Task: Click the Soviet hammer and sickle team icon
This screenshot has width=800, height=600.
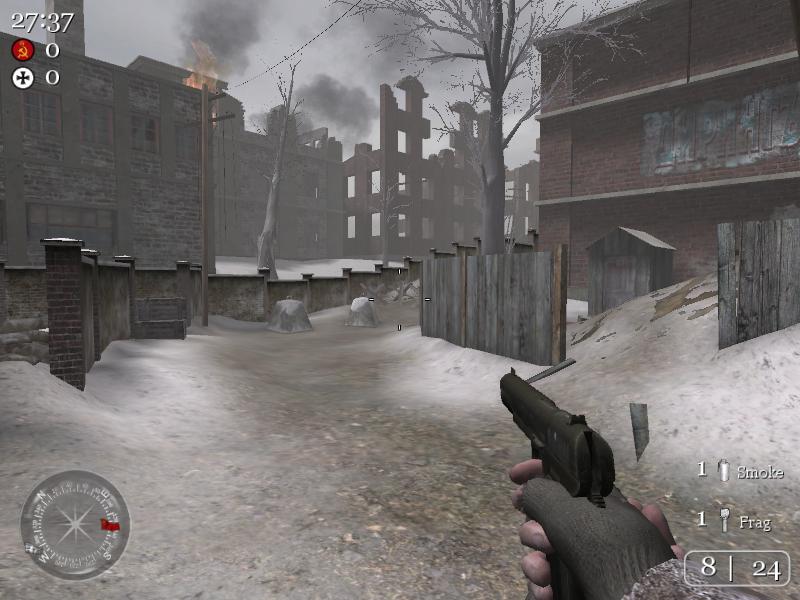Action: [x=23, y=50]
